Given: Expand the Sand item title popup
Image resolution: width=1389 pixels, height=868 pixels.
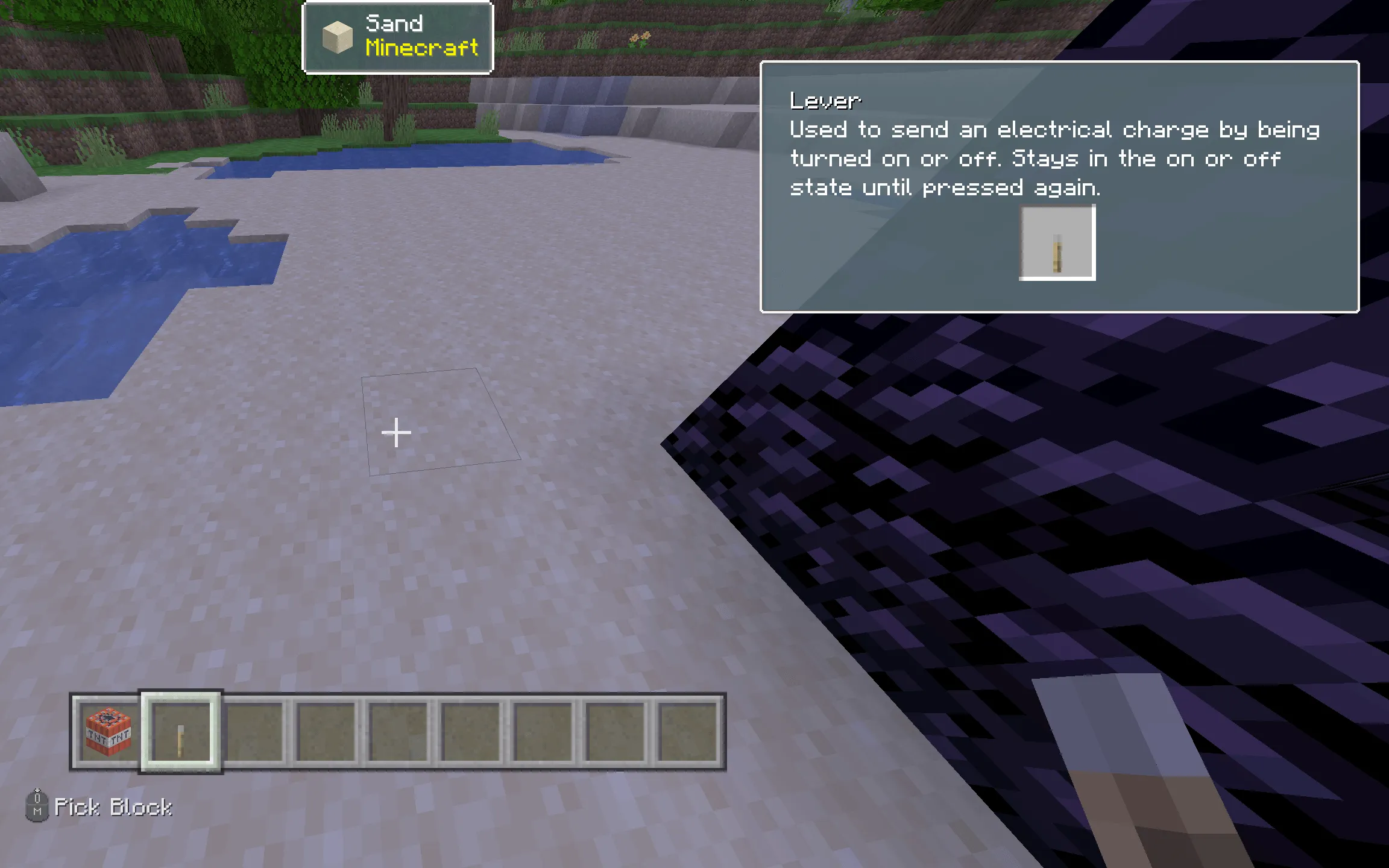Looking at the screenshot, I should point(398,37).
